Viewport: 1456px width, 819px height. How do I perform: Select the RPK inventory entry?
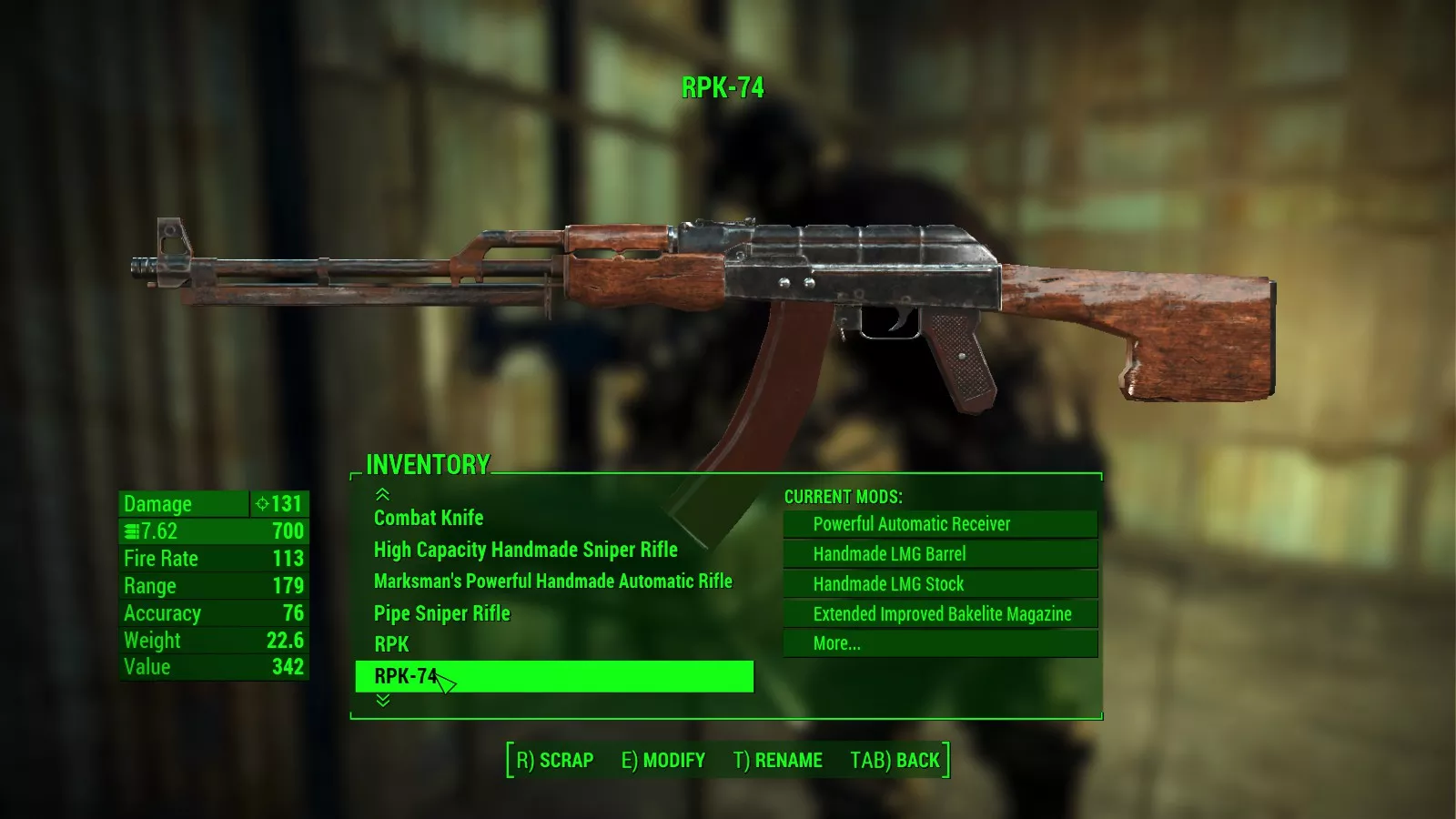(x=391, y=644)
